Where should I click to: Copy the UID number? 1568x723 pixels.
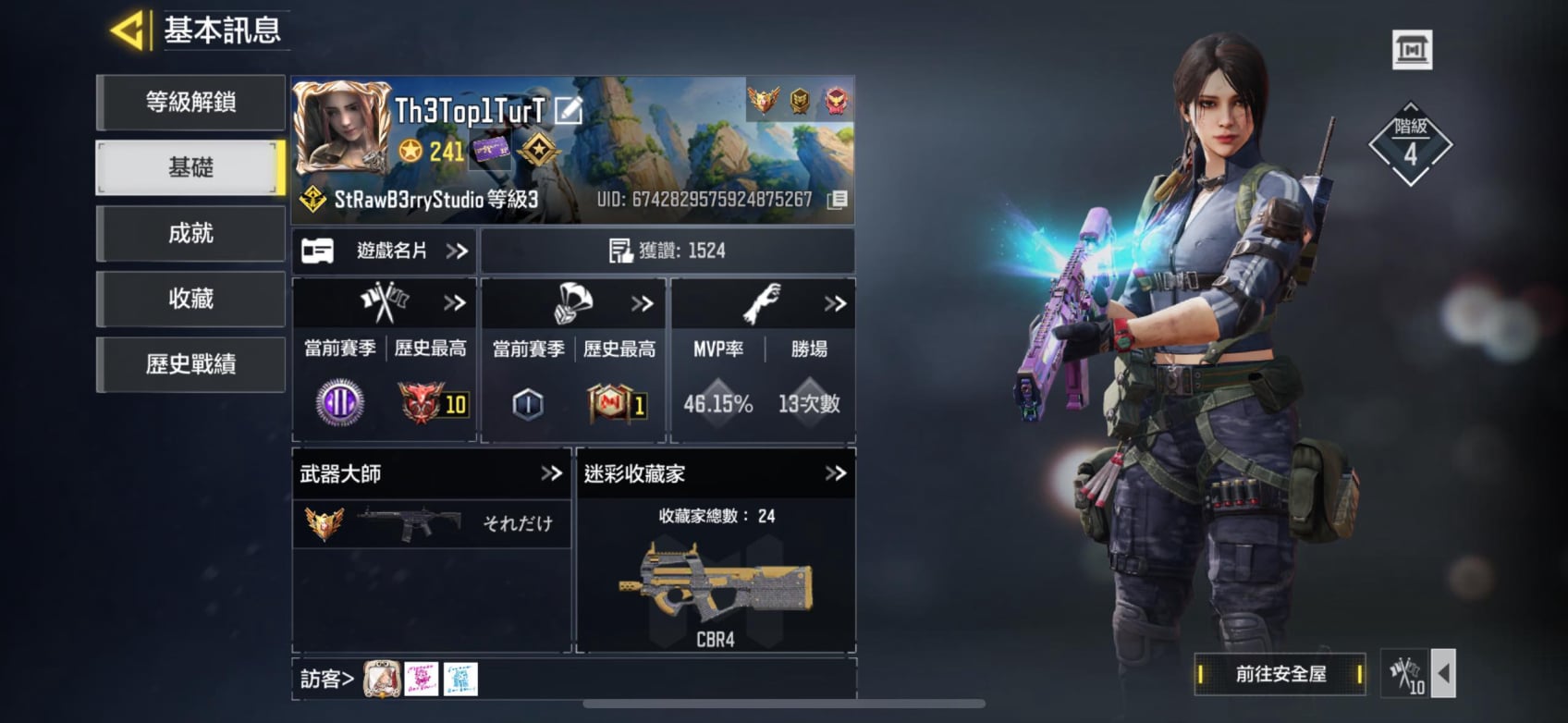(x=837, y=200)
